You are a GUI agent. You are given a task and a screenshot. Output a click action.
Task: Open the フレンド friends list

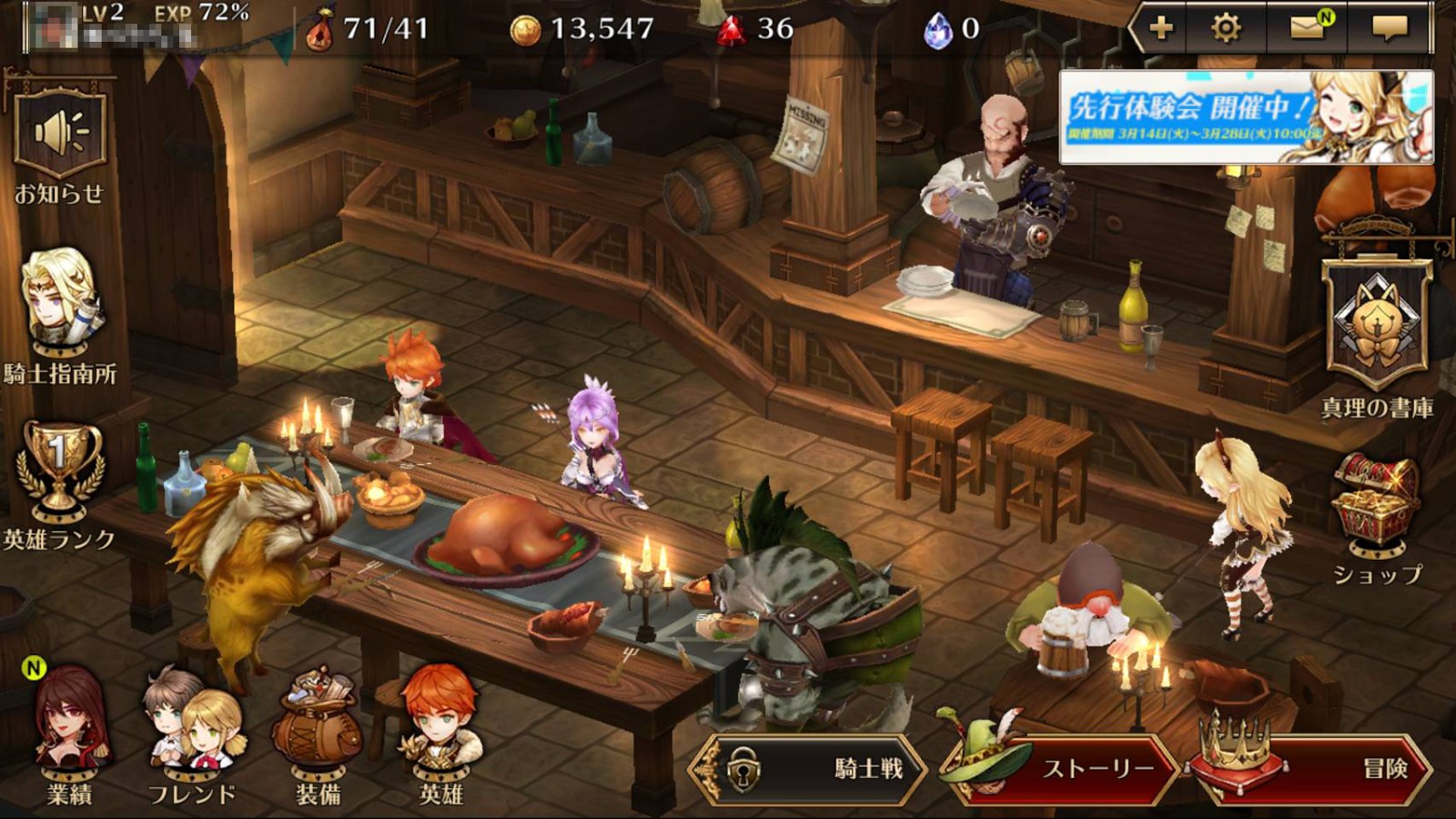click(x=192, y=733)
